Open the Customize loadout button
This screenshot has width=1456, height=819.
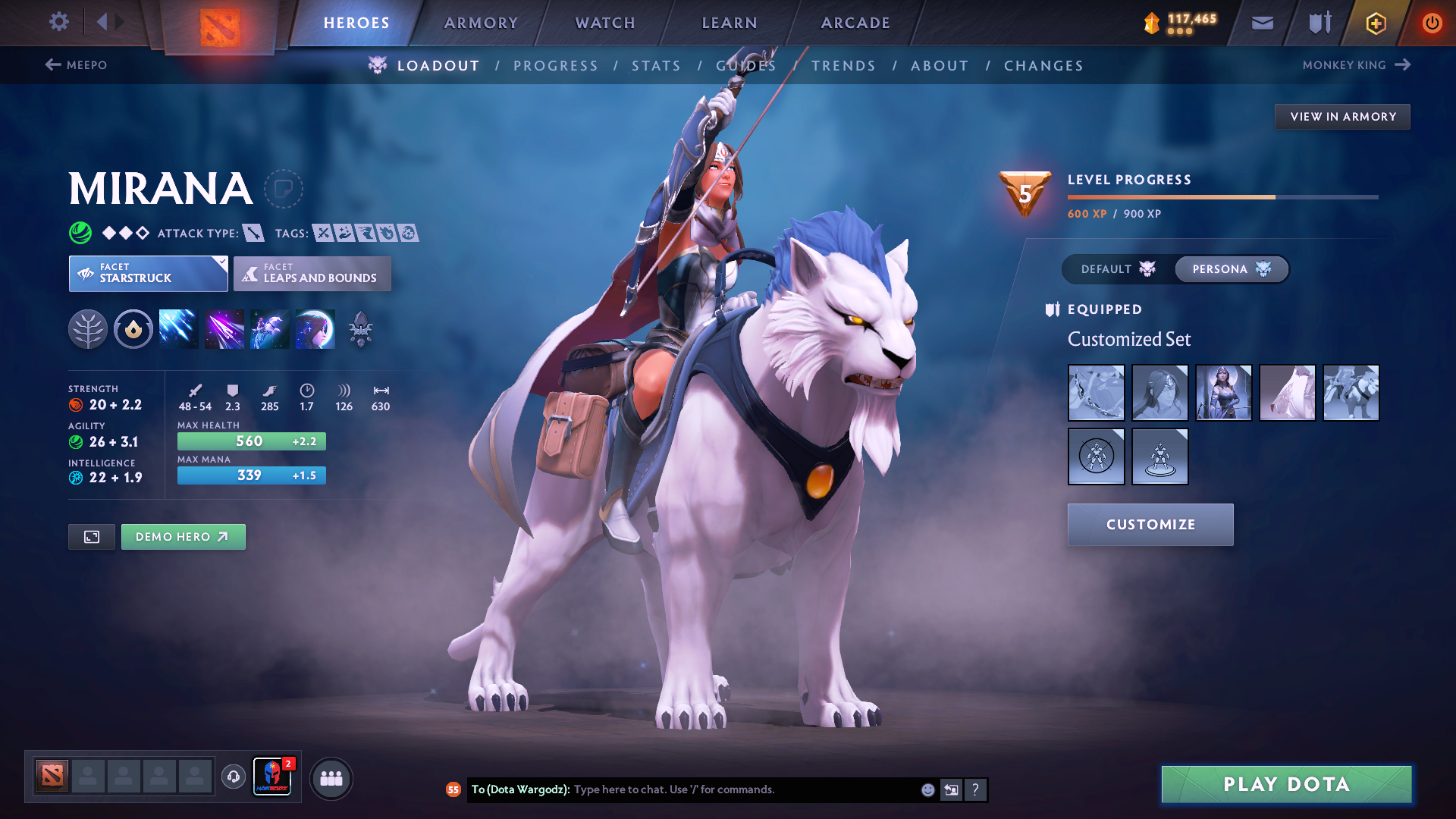coord(1150,525)
